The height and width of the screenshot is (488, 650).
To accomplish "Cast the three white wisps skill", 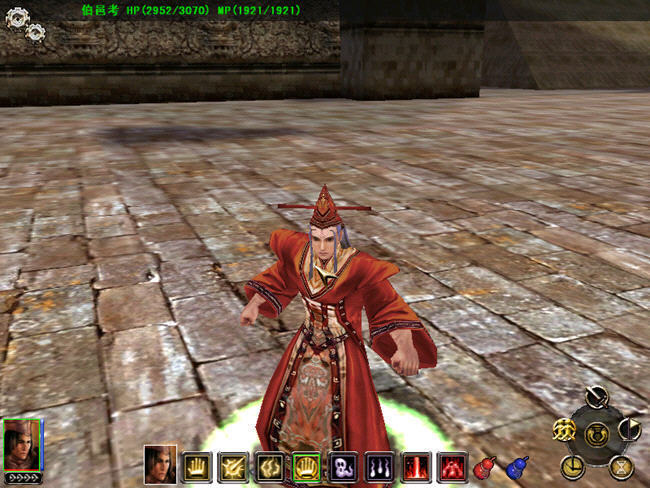I will pyautogui.click(x=379, y=466).
